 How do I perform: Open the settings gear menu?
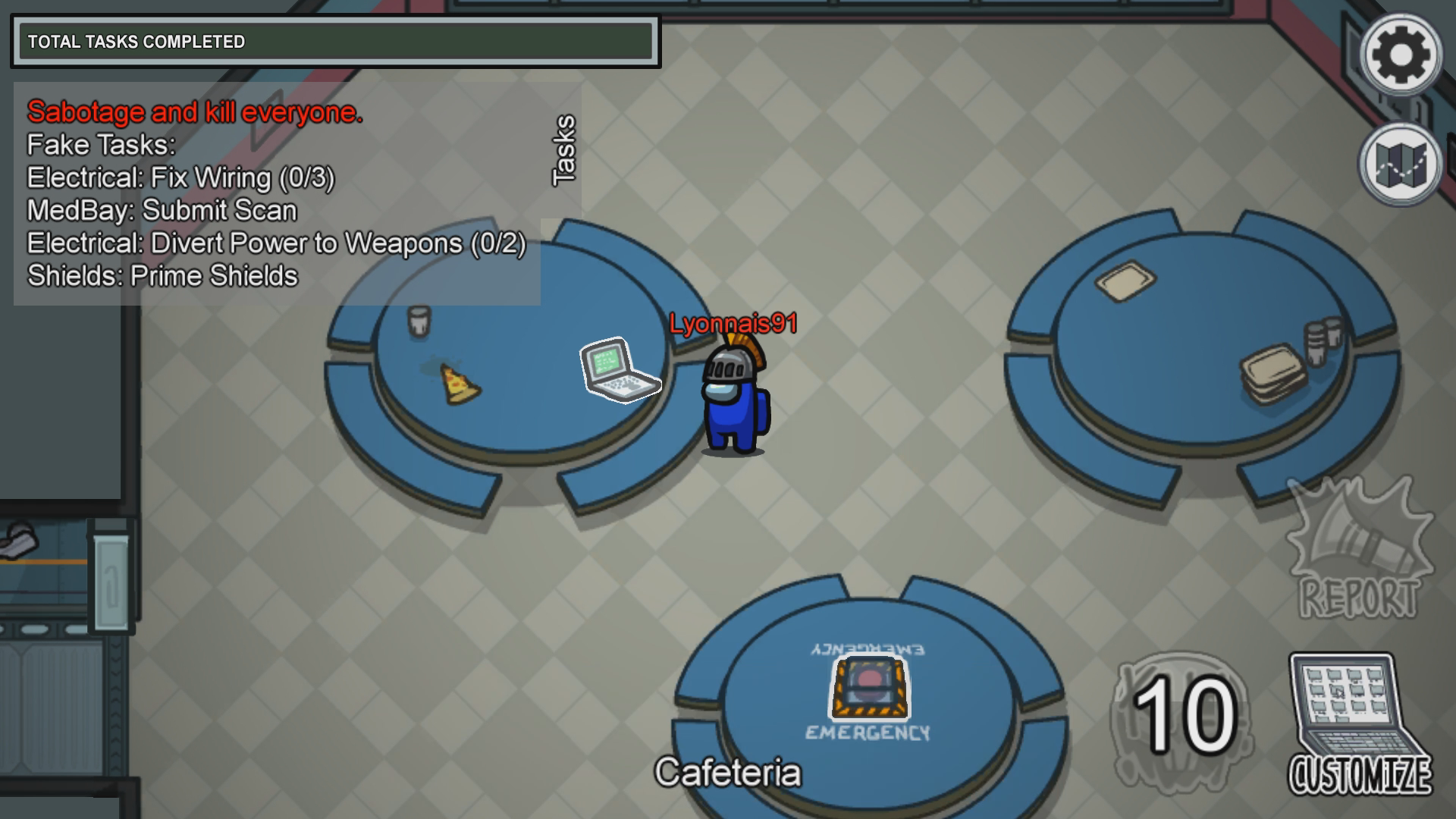coord(1401,54)
